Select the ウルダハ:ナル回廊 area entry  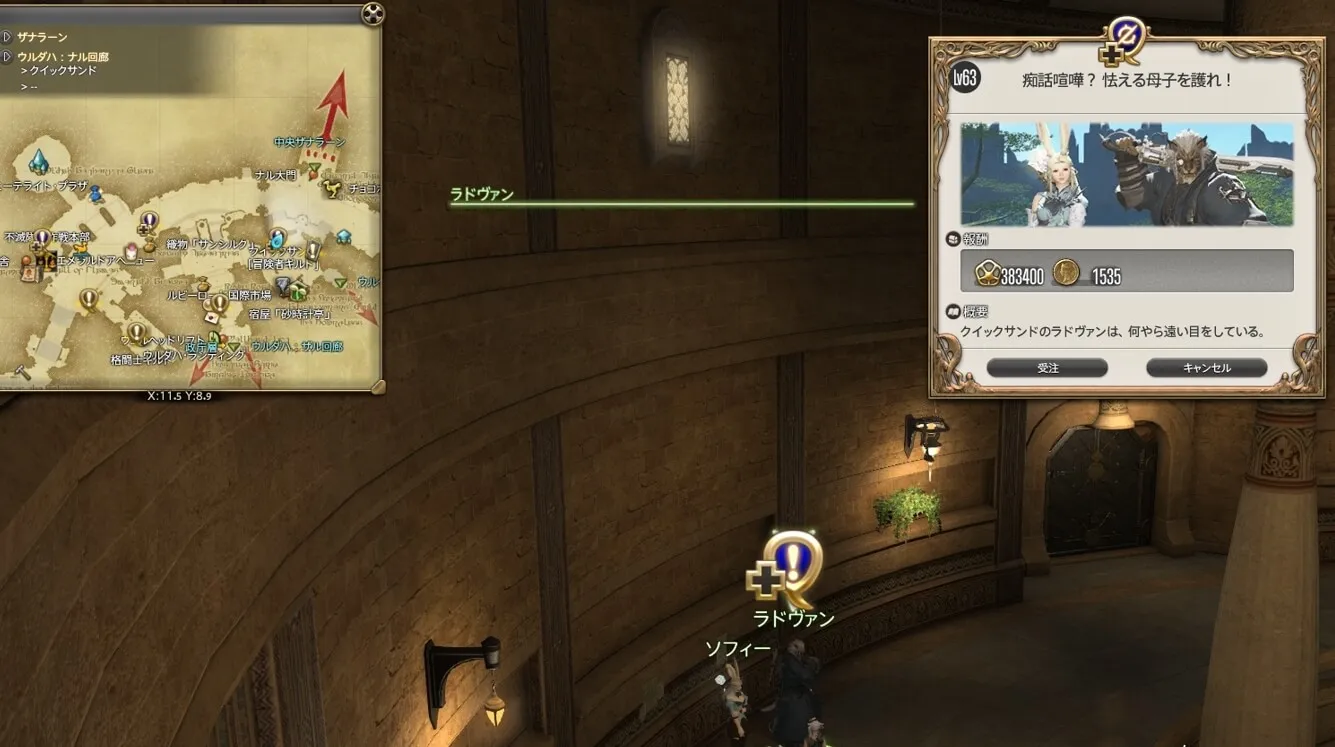coord(62,57)
